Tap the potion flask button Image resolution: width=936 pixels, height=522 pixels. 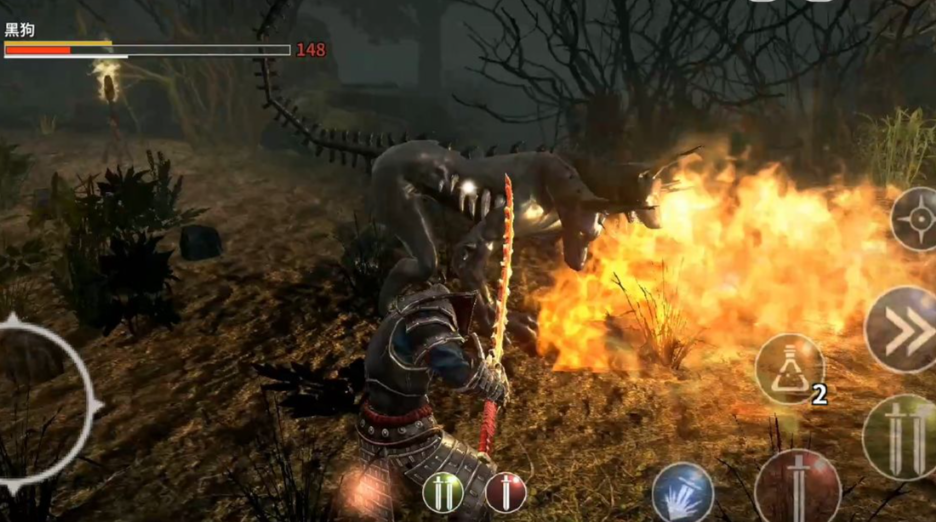[x=789, y=369]
